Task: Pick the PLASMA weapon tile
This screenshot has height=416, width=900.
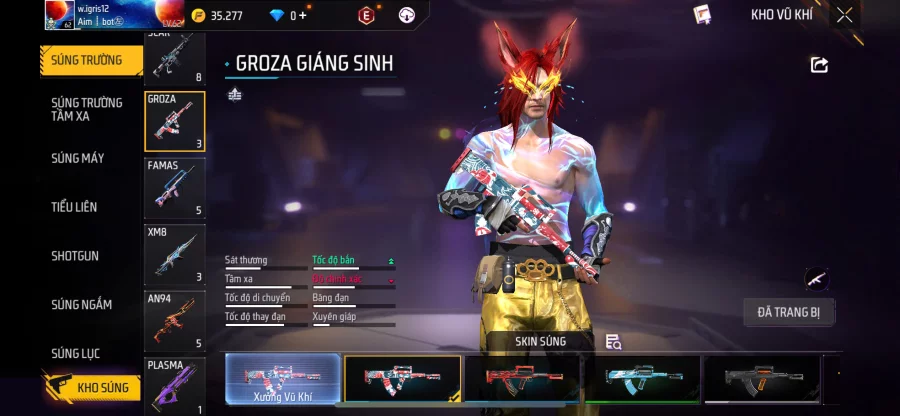Action: (x=175, y=386)
